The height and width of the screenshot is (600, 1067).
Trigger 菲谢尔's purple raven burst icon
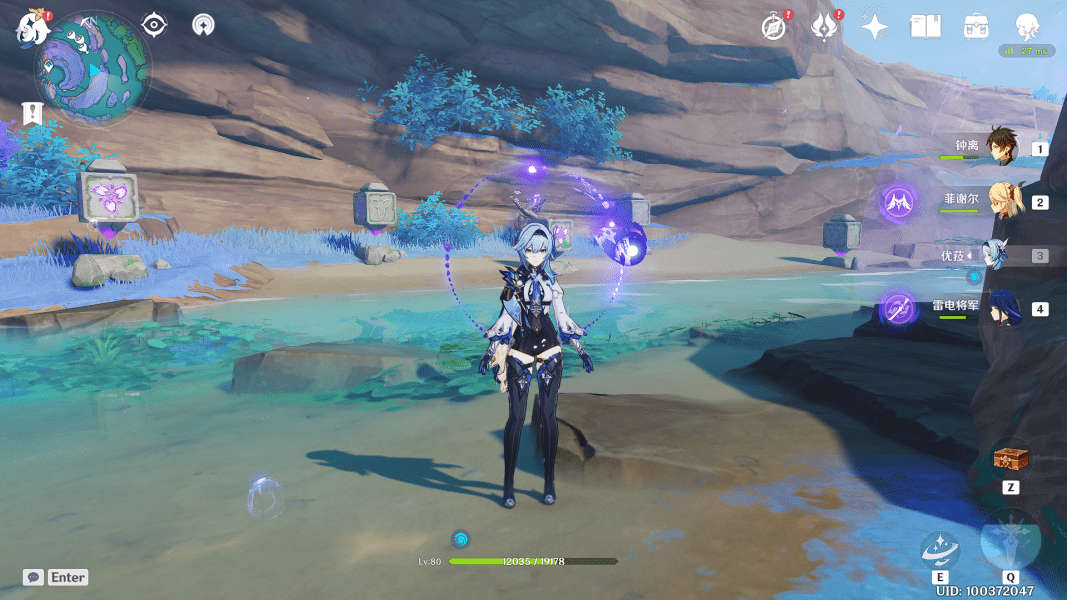899,203
